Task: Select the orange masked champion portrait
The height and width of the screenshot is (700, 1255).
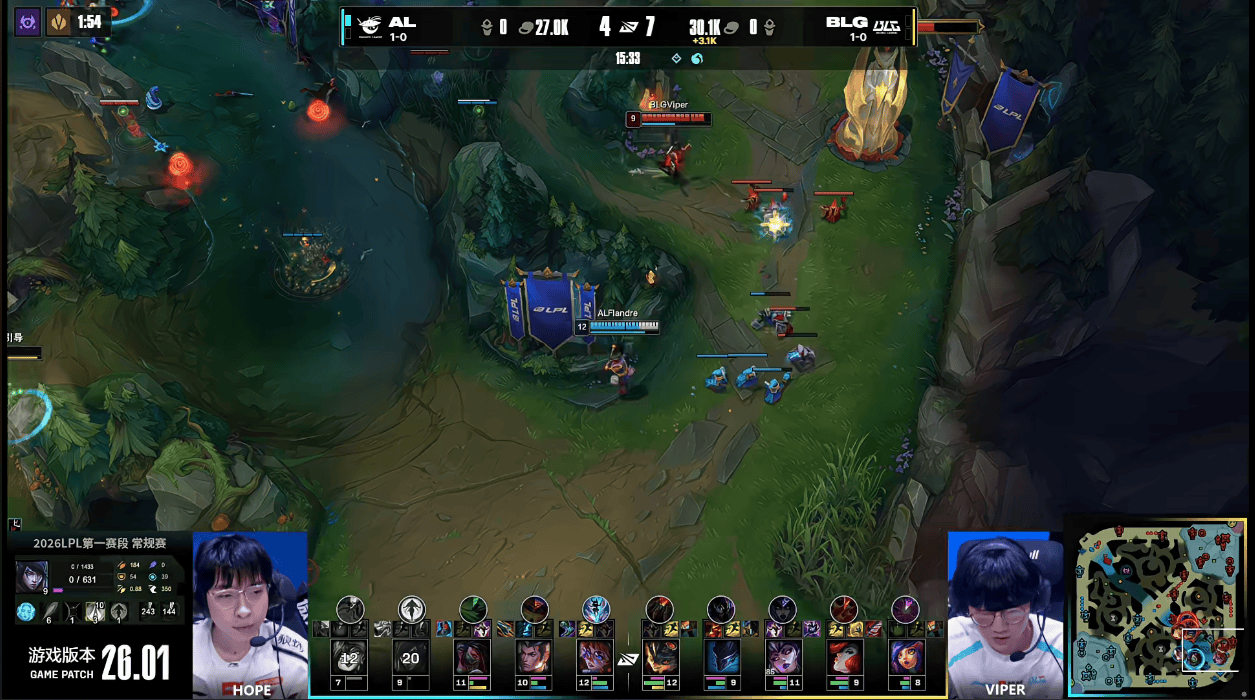Action: point(659,658)
